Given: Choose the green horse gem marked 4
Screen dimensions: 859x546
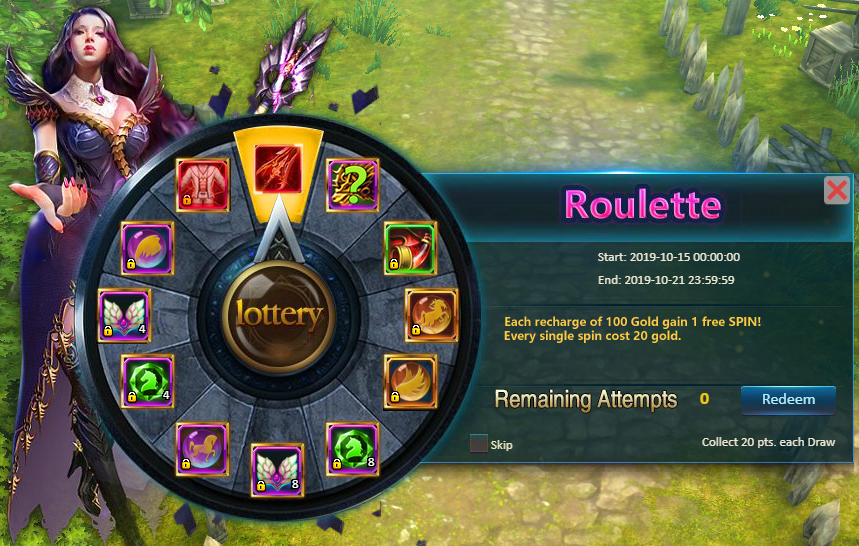Looking at the screenshot, I should tap(148, 381).
